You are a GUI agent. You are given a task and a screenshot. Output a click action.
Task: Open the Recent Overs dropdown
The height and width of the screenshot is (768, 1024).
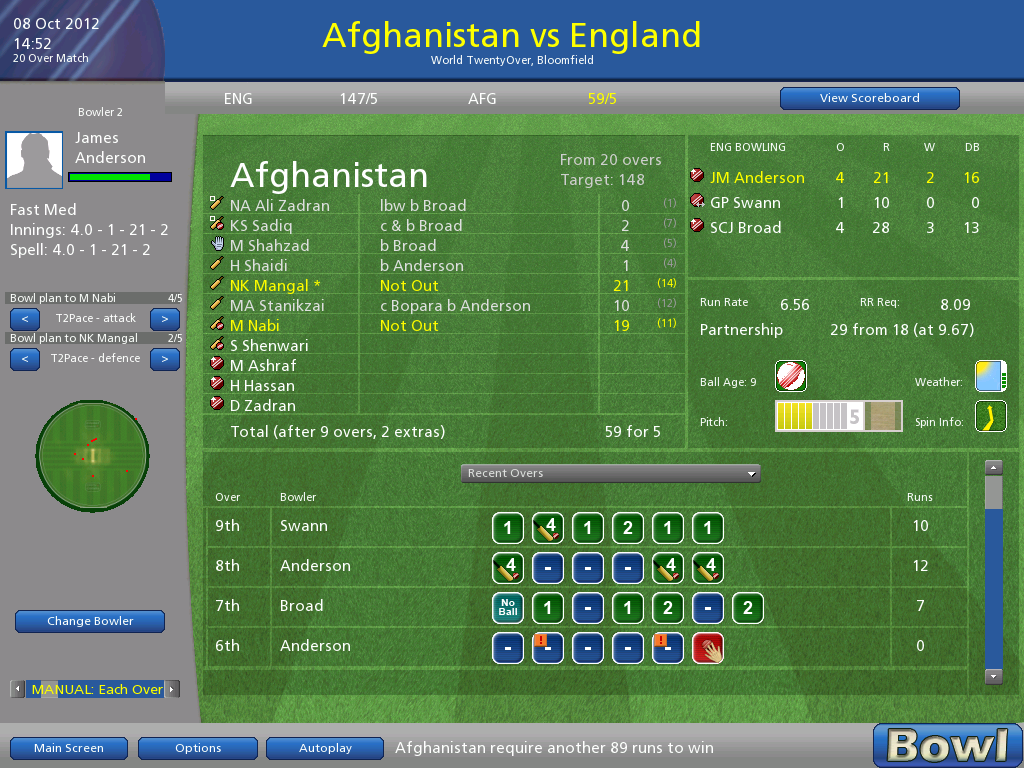click(x=610, y=473)
